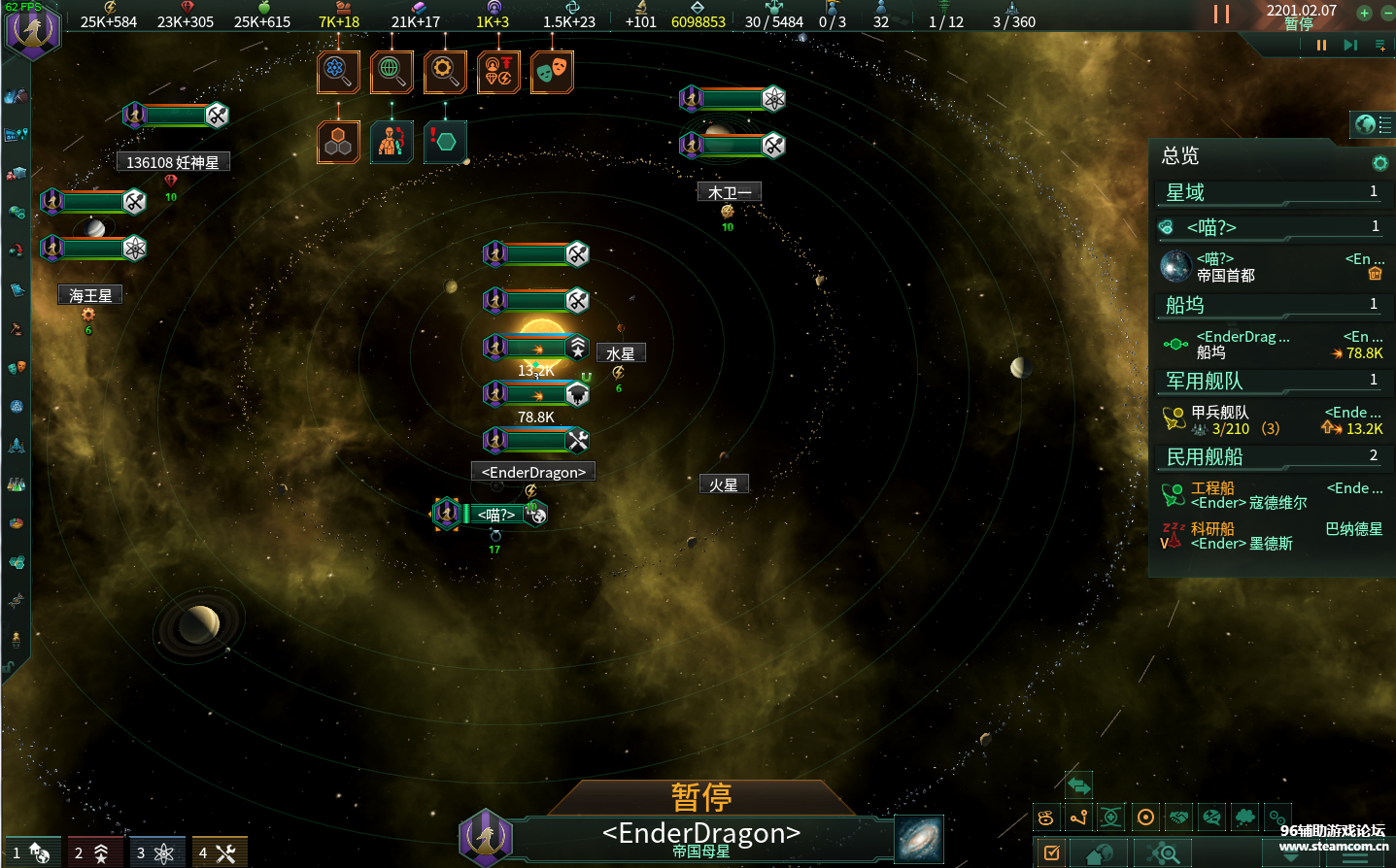Open the atom research situation notification
The width and height of the screenshot is (1396, 868).
click(338, 71)
